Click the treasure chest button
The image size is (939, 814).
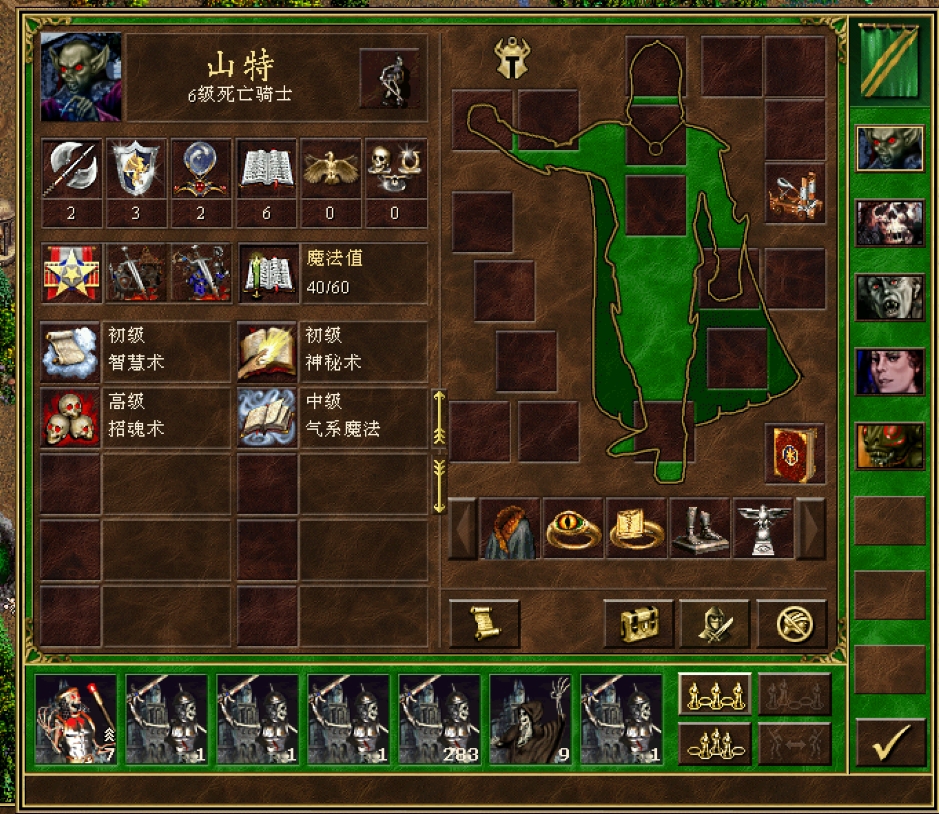click(638, 624)
